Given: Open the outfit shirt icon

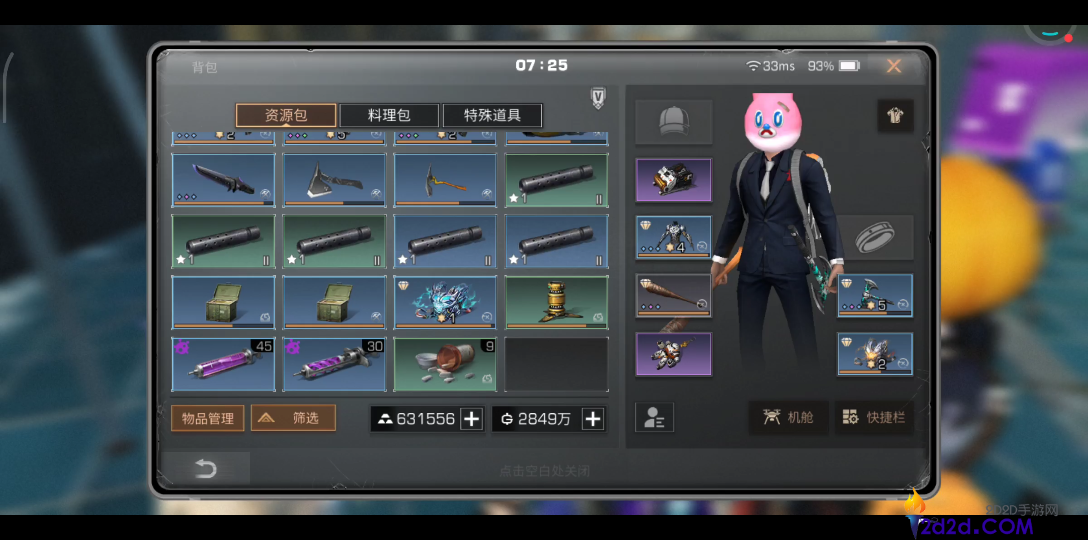Looking at the screenshot, I should click(x=894, y=115).
